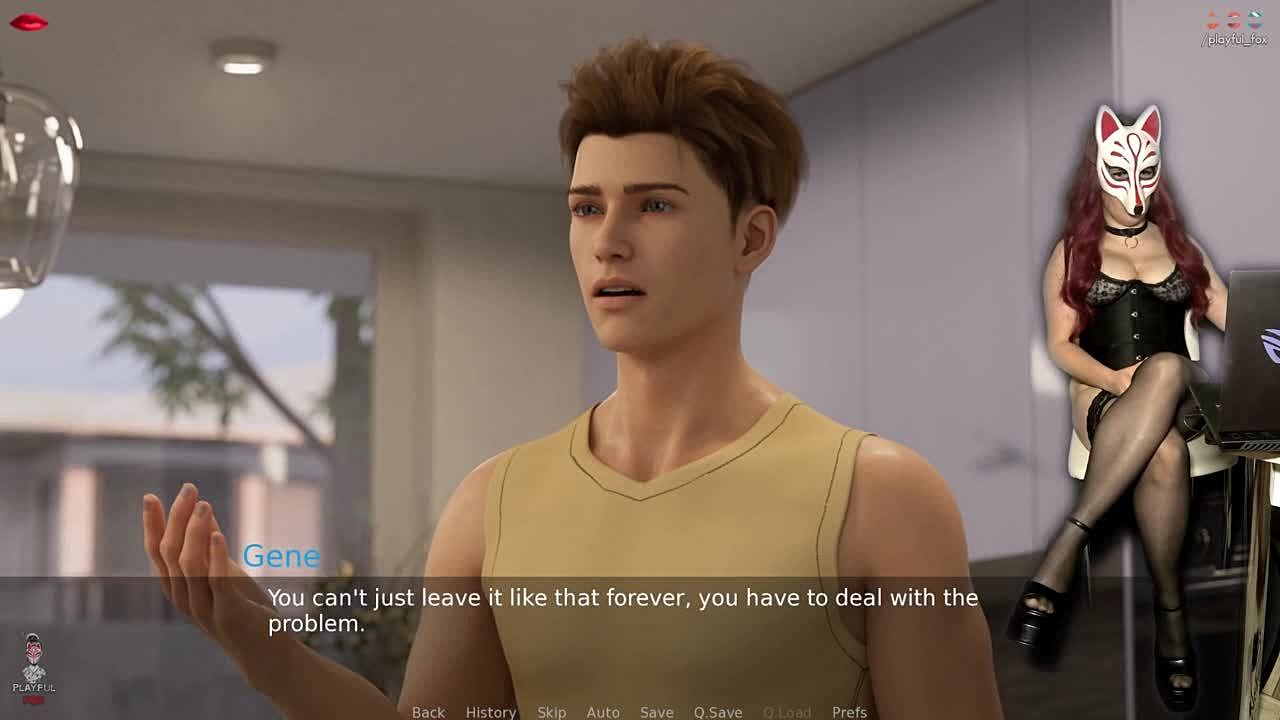Activate Skip to fast-forward dialogue

tap(551, 712)
